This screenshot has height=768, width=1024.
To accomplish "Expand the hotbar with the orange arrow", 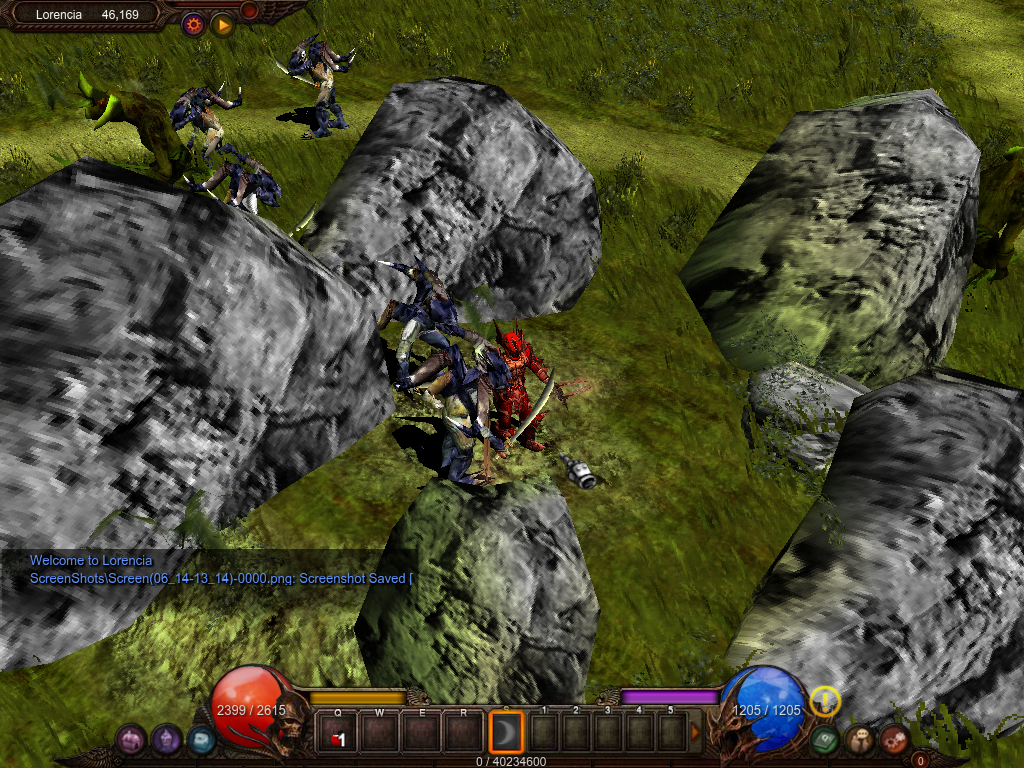I will tap(696, 735).
